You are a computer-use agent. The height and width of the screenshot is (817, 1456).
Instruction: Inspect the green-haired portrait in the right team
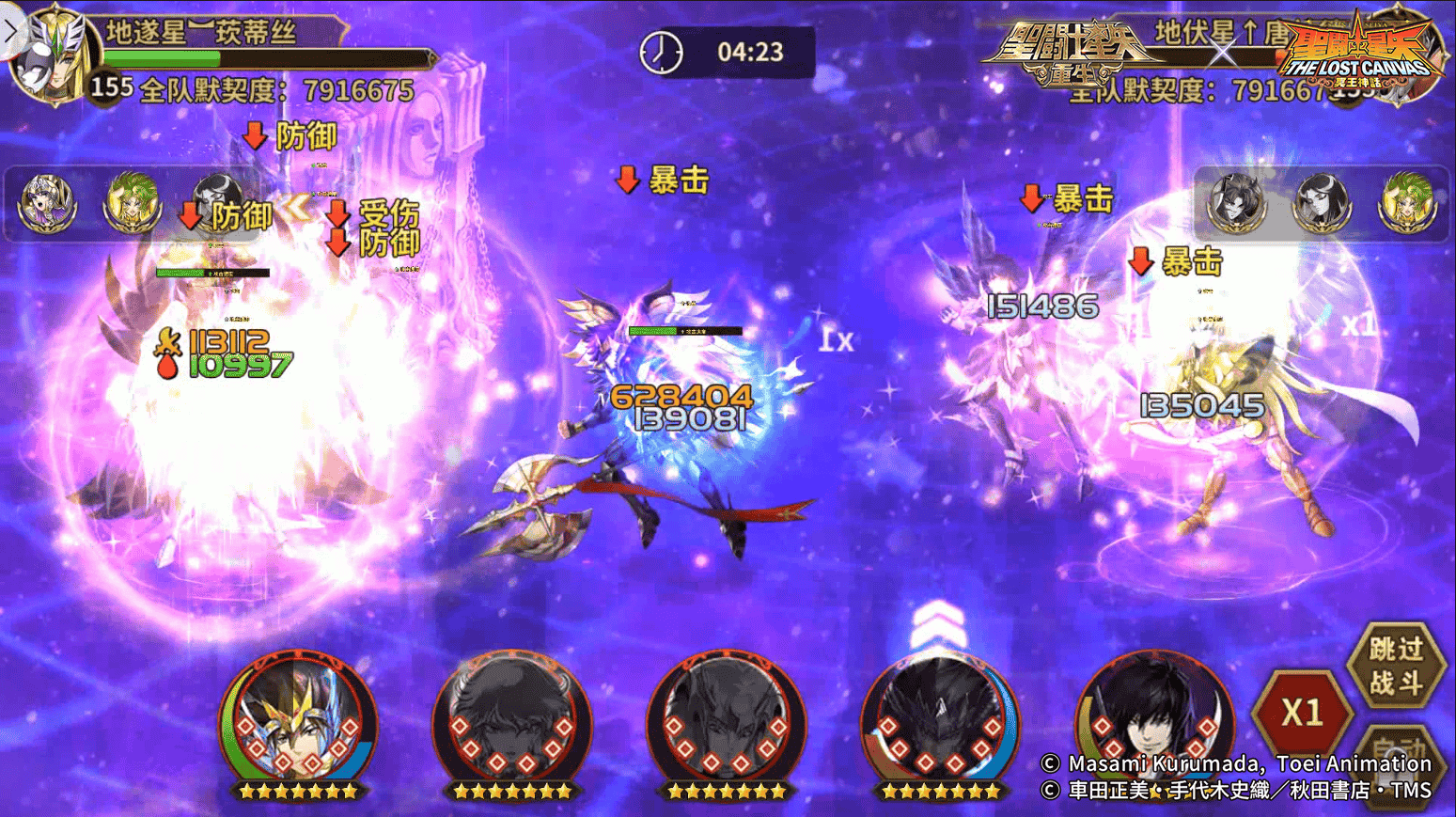[1407, 202]
